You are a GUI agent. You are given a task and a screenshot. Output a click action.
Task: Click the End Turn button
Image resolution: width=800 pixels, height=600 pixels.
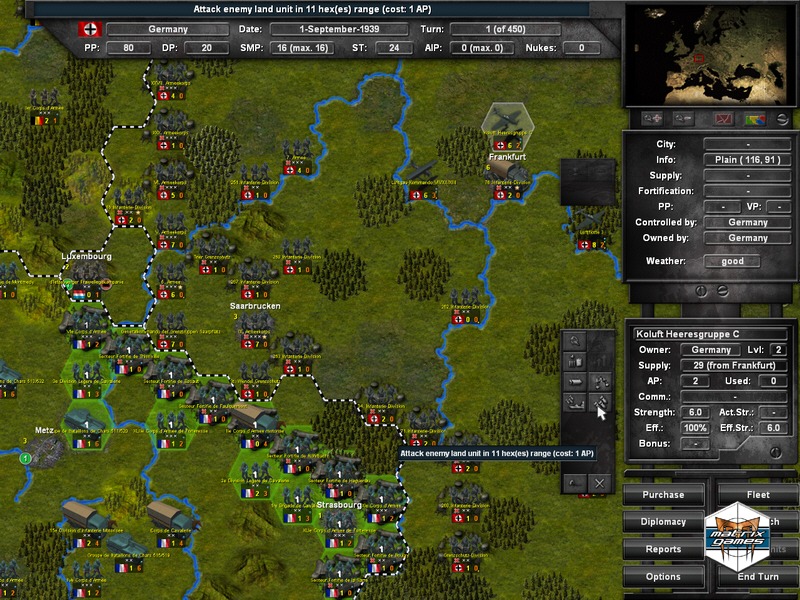(x=758, y=577)
